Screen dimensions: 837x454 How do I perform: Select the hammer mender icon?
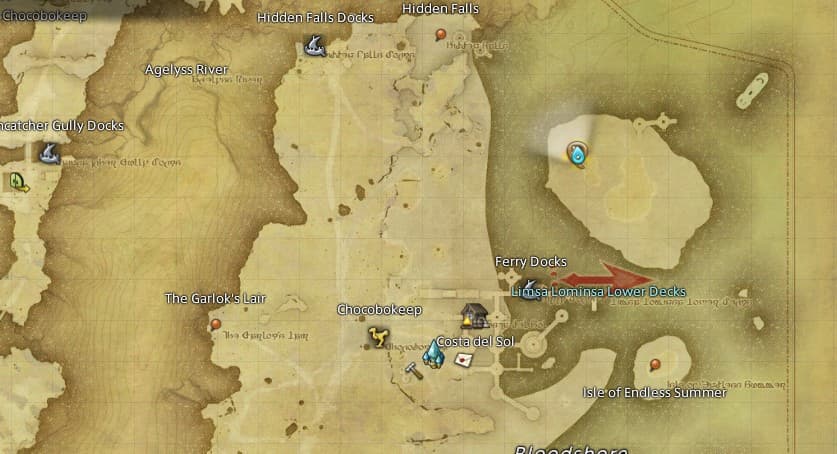click(413, 369)
